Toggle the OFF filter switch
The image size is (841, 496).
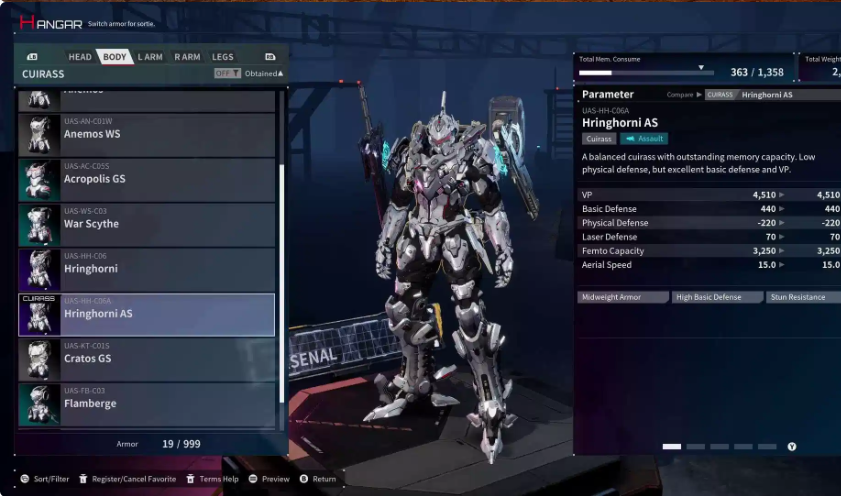[x=227, y=74]
